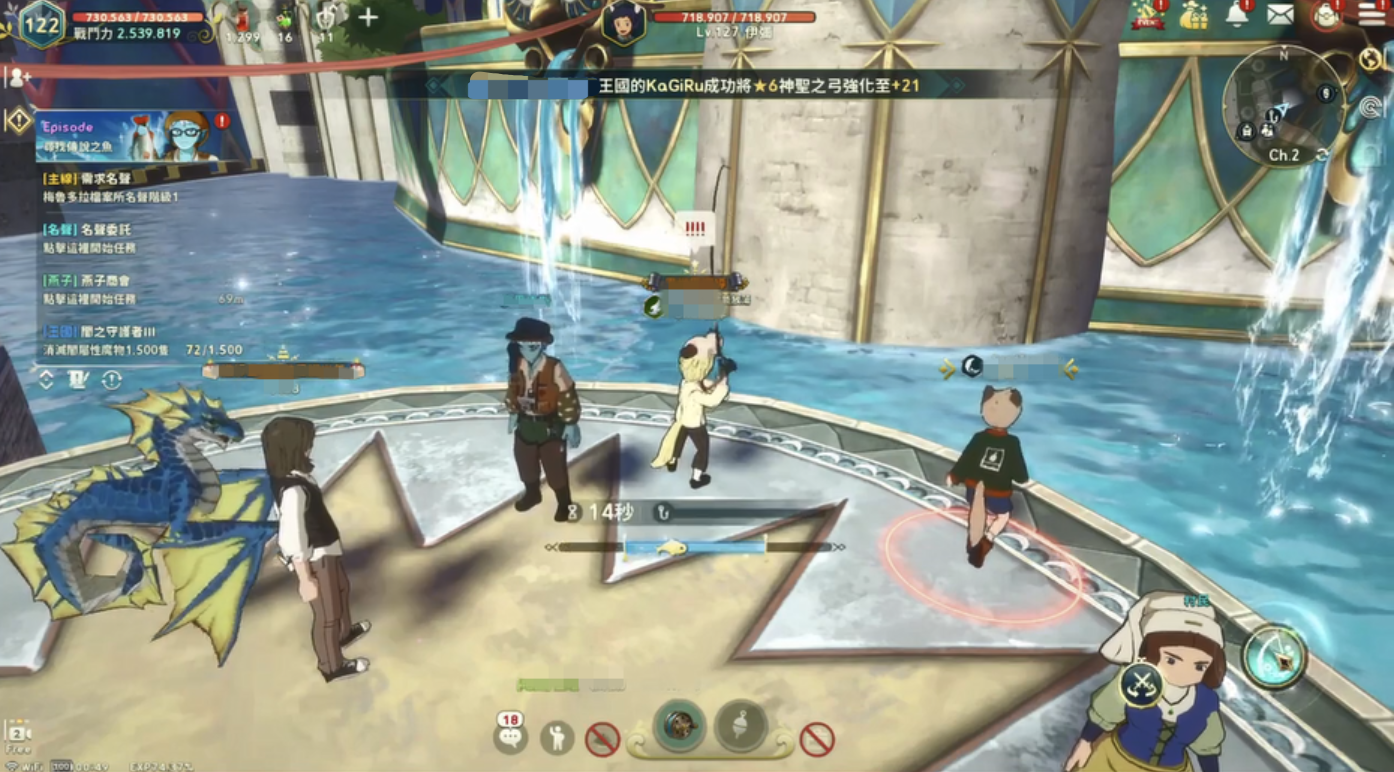Open the gold gift bag shop icon
This screenshot has height=772, width=1394.
pyautogui.click(x=1193, y=14)
